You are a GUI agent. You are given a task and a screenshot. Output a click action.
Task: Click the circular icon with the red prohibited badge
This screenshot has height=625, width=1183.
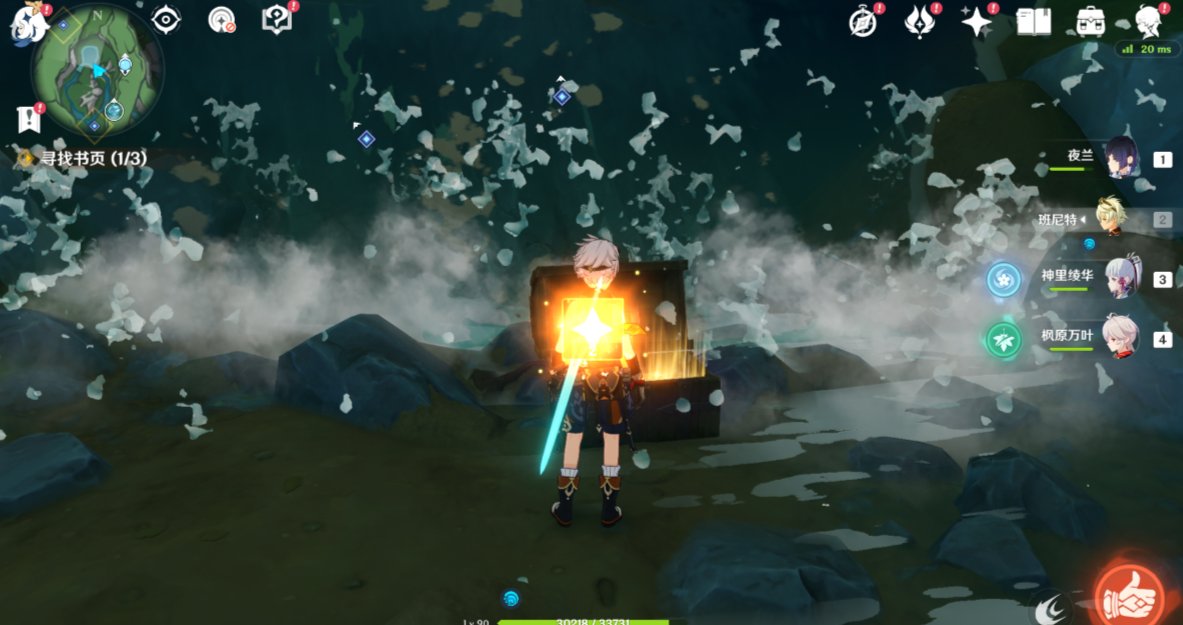(221, 19)
